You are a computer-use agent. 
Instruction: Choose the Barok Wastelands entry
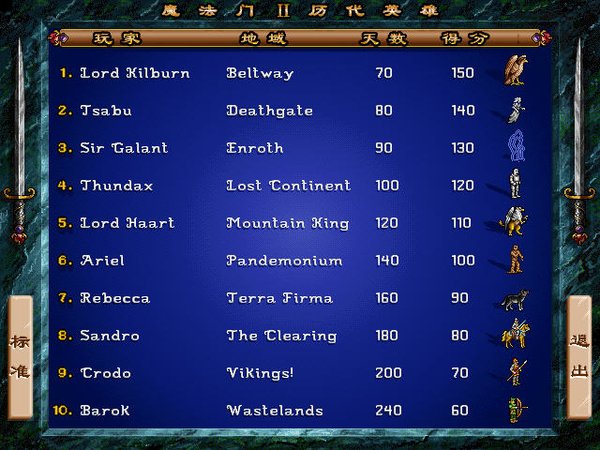(105, 411)
